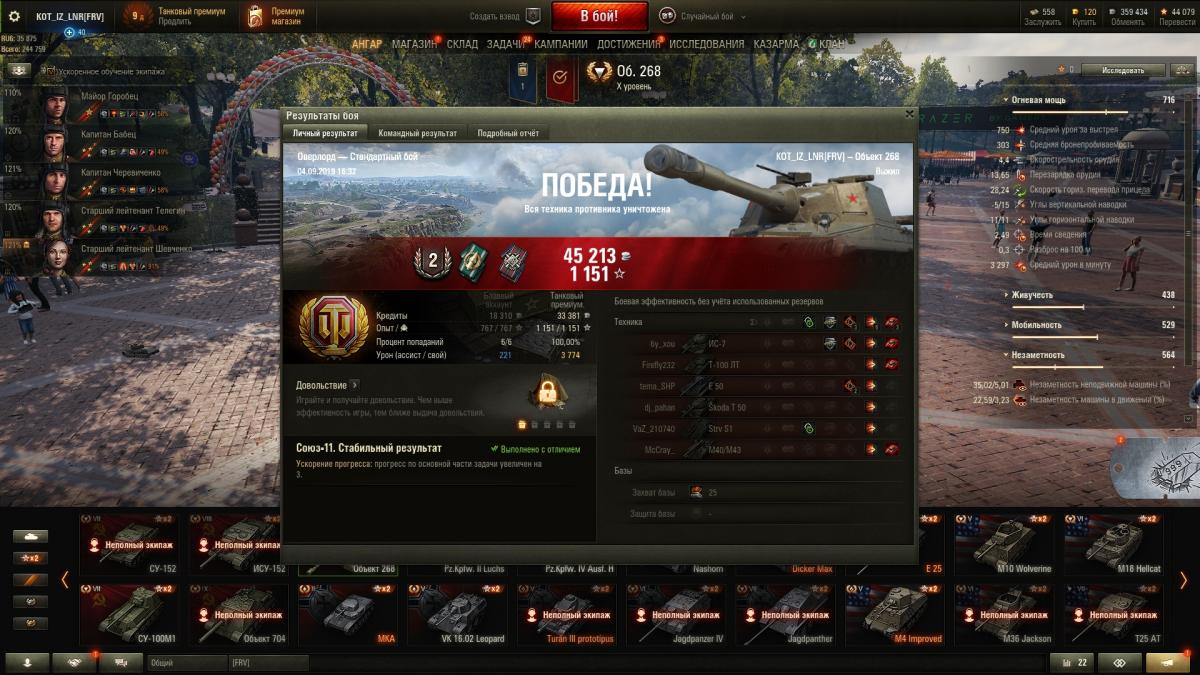
Task: Open the ДОСТИЖЕНИЯ section
Action: coord(628,44)
